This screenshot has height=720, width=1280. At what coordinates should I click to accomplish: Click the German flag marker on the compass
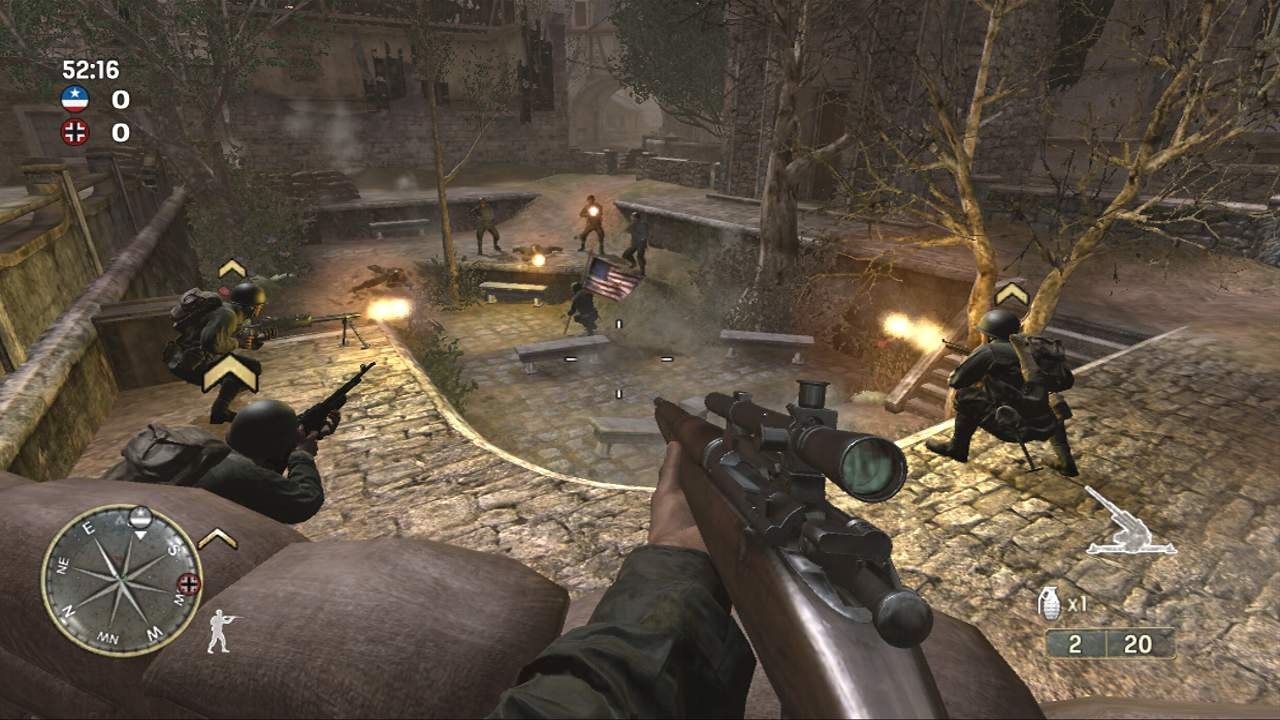click(188, 583)
